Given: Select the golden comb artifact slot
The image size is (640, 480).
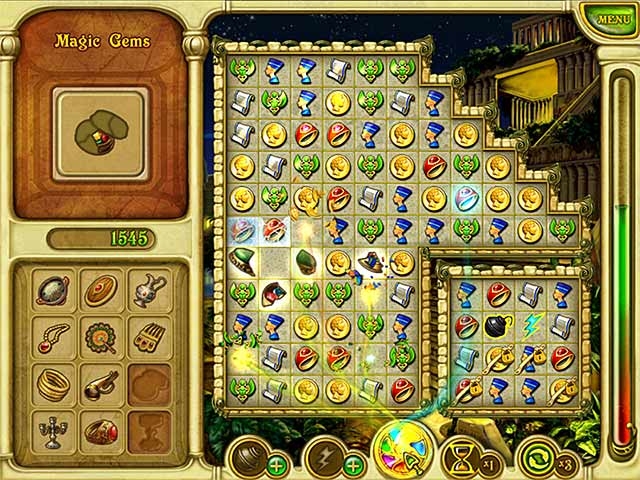Looking at the screenshot, I should click(x=147, y=337).
